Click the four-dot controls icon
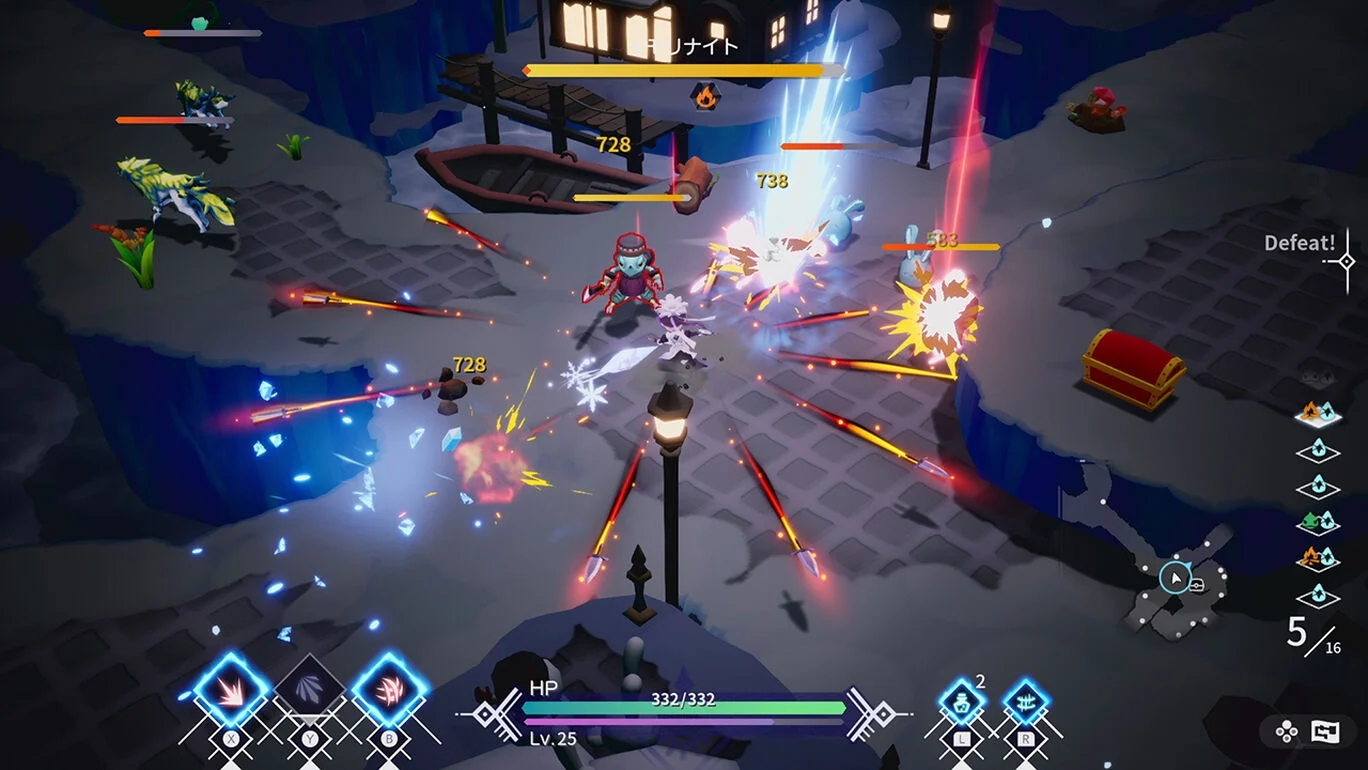The height and width of the screenshot is (770, 1368). 1287,731
